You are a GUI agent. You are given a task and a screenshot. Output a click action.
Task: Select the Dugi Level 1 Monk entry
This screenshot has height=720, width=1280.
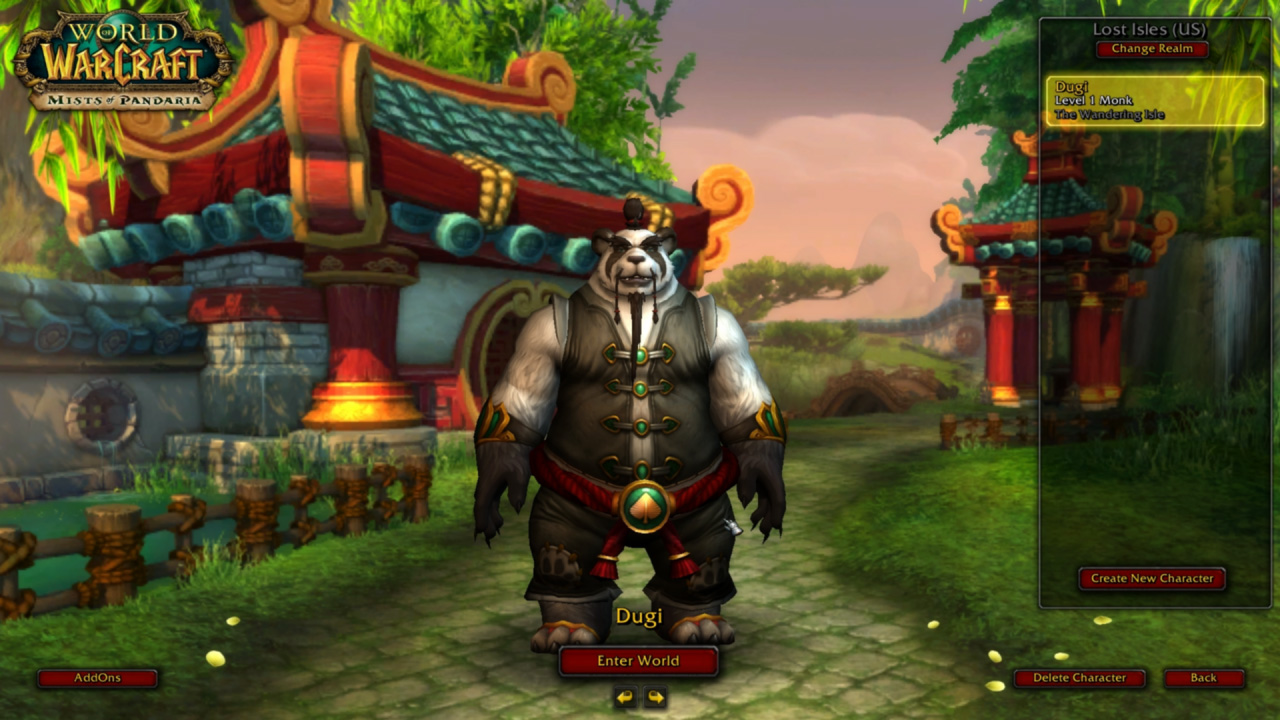pos(1155,101)
